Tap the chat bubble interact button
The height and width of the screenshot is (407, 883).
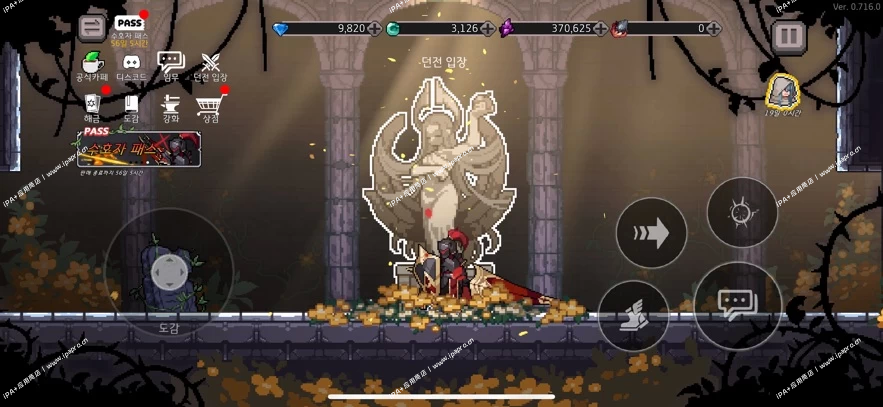[x=737, y=305]
